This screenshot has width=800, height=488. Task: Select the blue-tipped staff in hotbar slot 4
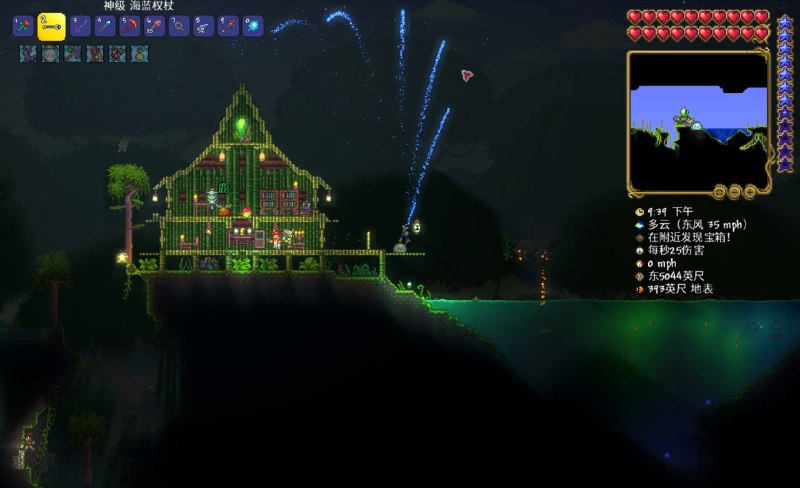[x=105, y=27]
